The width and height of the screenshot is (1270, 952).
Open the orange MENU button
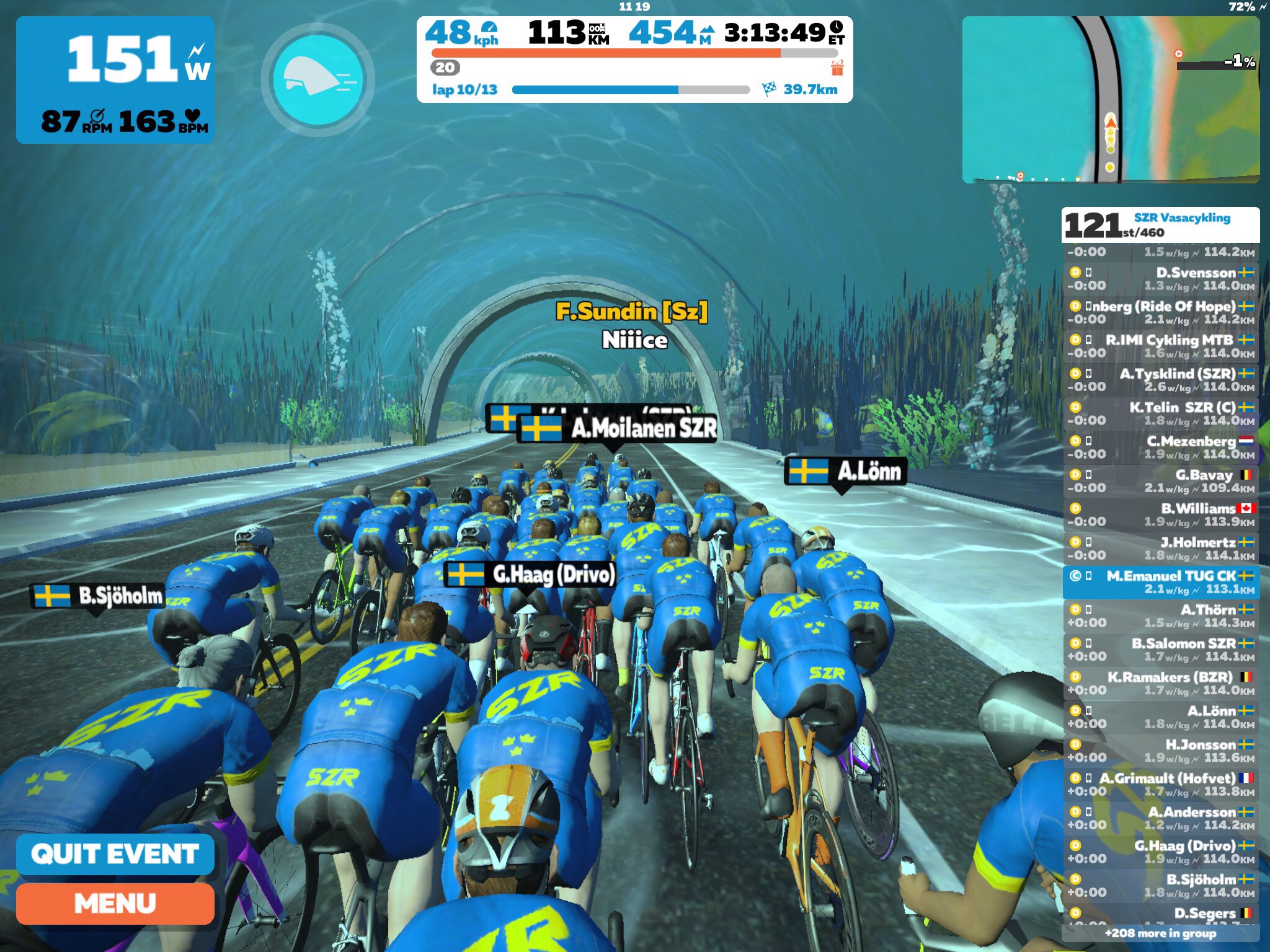(x=115, y=904)
